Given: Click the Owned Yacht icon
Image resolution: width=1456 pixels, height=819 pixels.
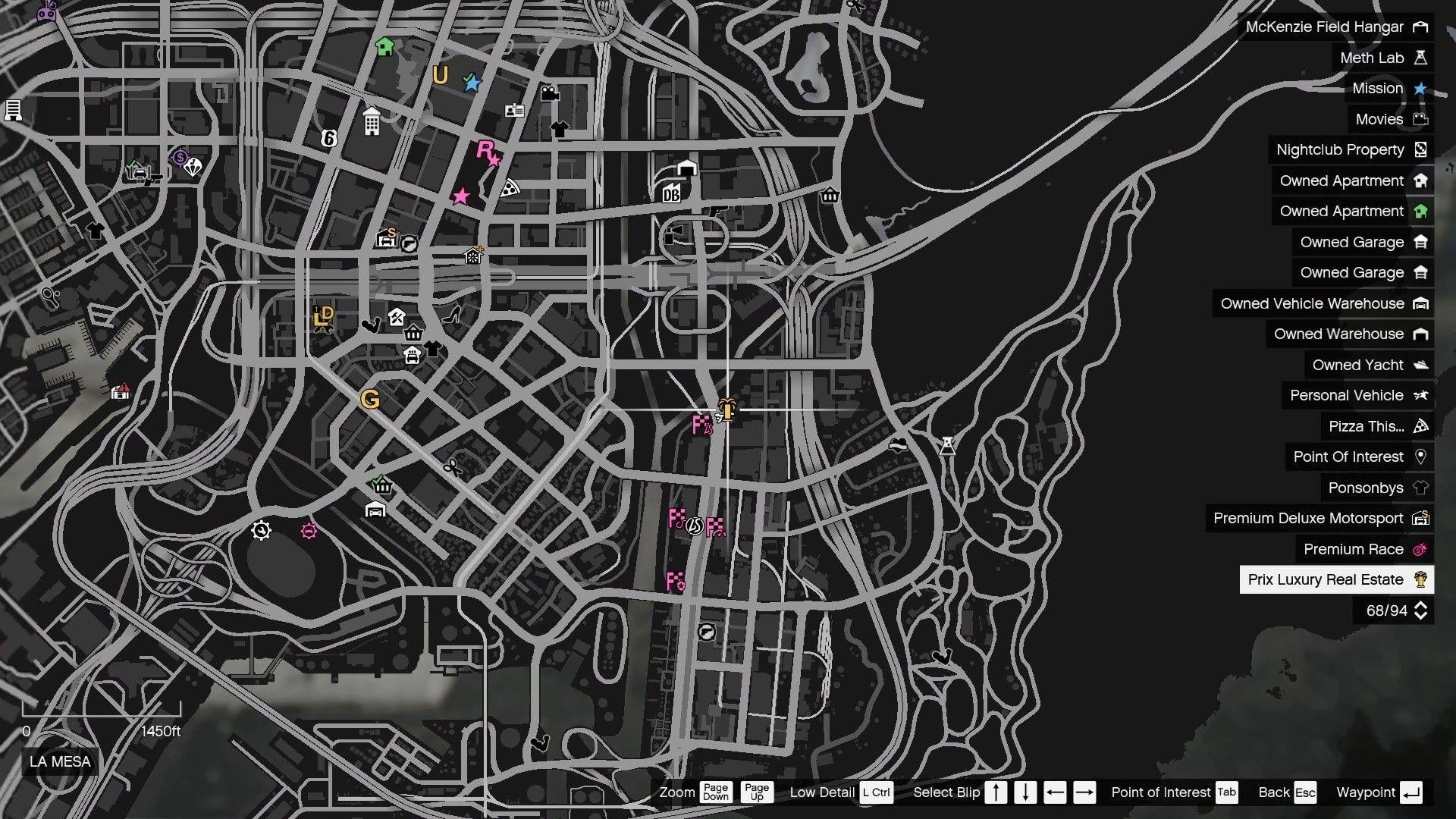Looking at the screenshot, I should click(x=1420, y=365).
